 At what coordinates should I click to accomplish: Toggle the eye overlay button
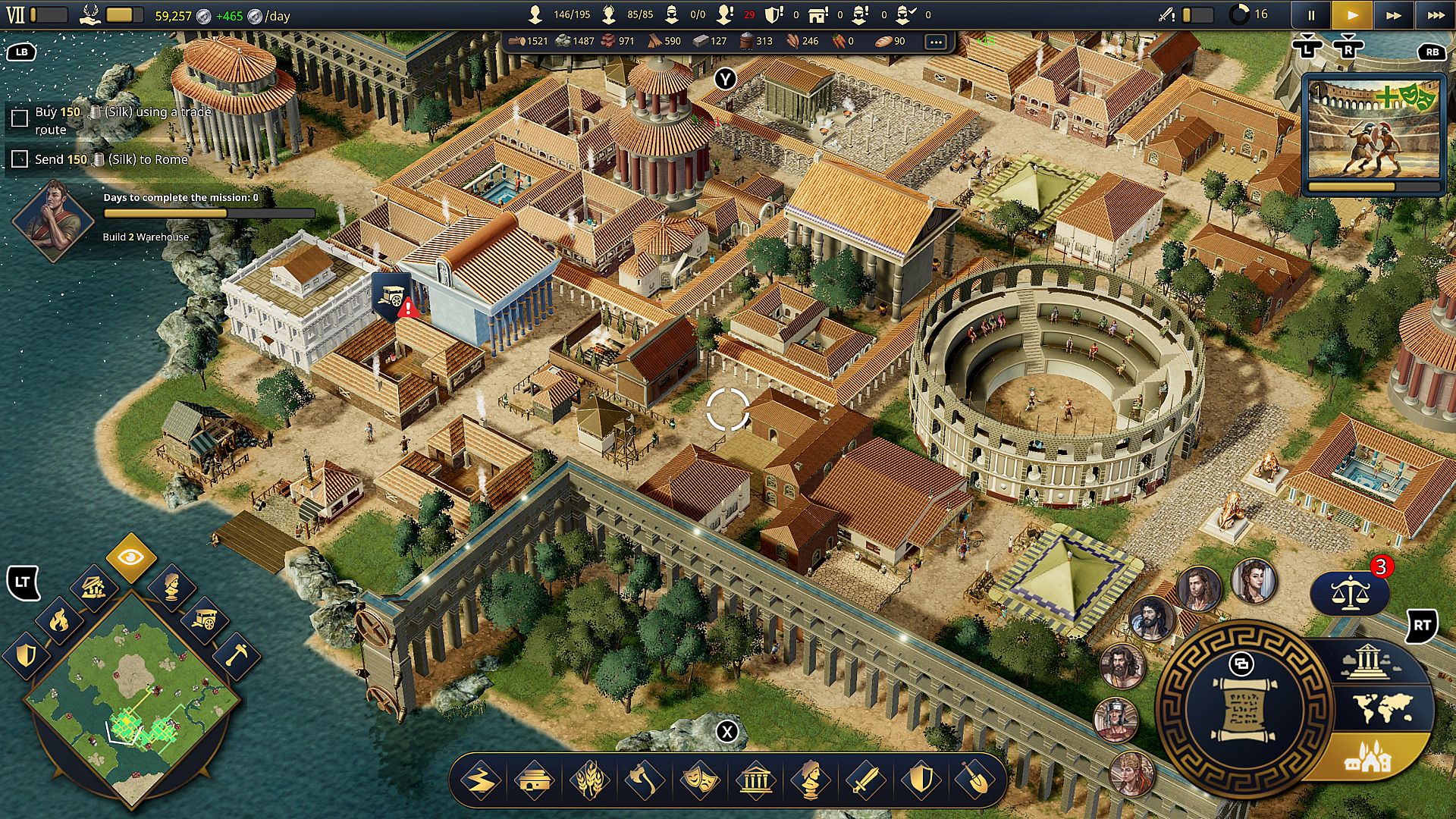(130, 558)
